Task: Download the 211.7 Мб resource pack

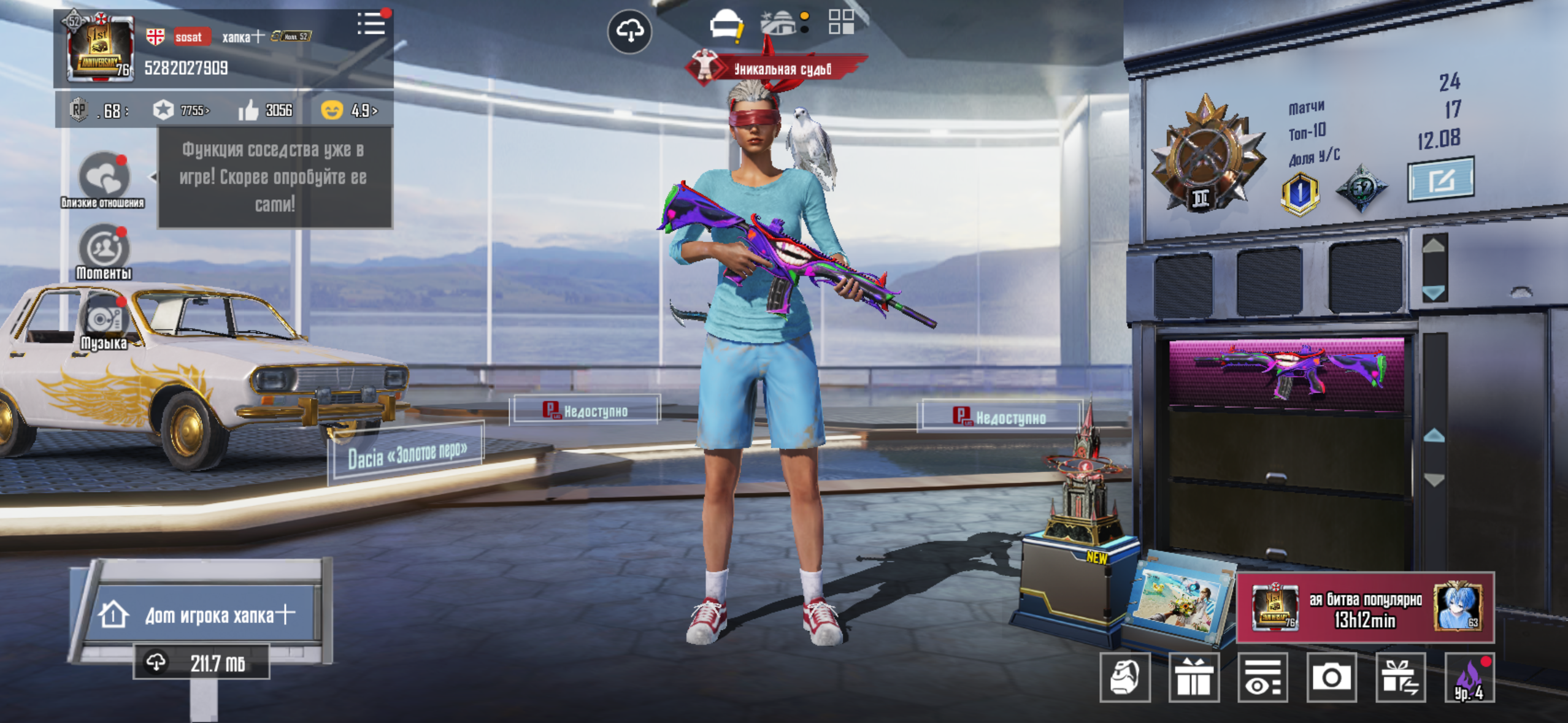Action: (201, 662)
